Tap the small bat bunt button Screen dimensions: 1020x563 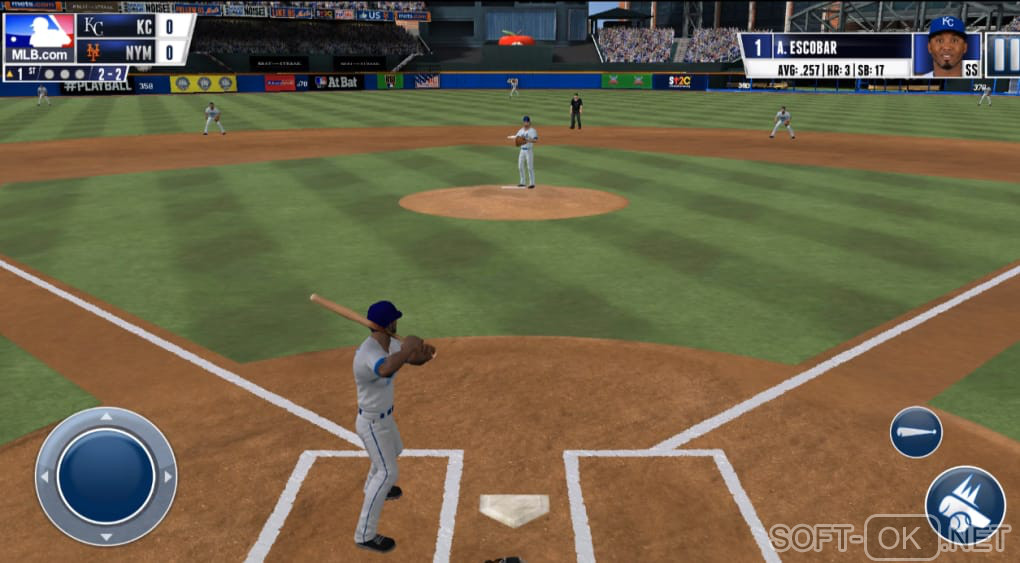pyautogui.click(x=916, y=432)
